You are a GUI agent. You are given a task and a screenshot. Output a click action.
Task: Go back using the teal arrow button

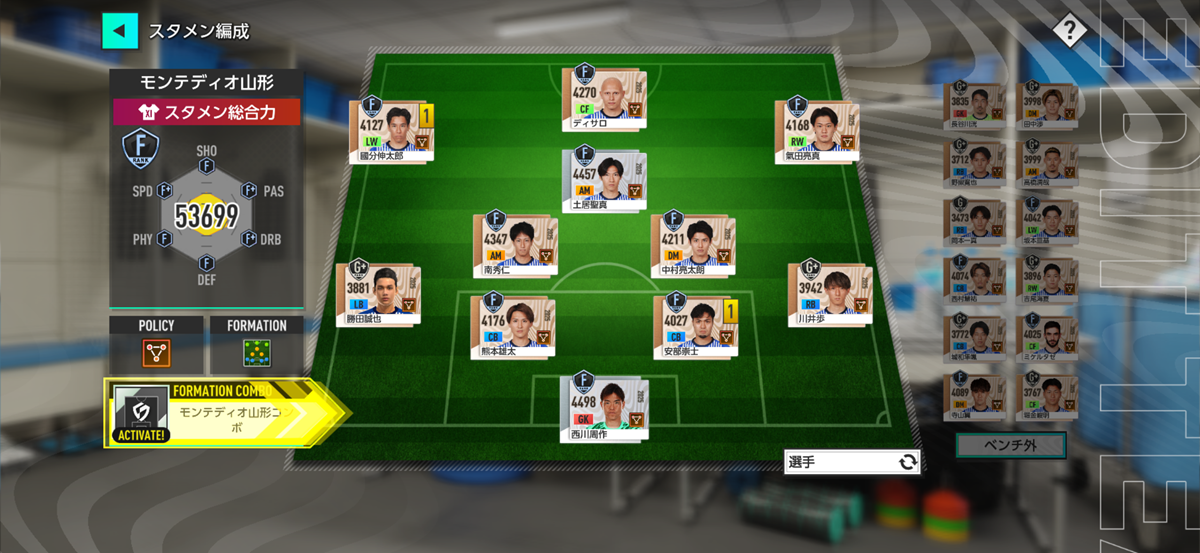[120, 30]
